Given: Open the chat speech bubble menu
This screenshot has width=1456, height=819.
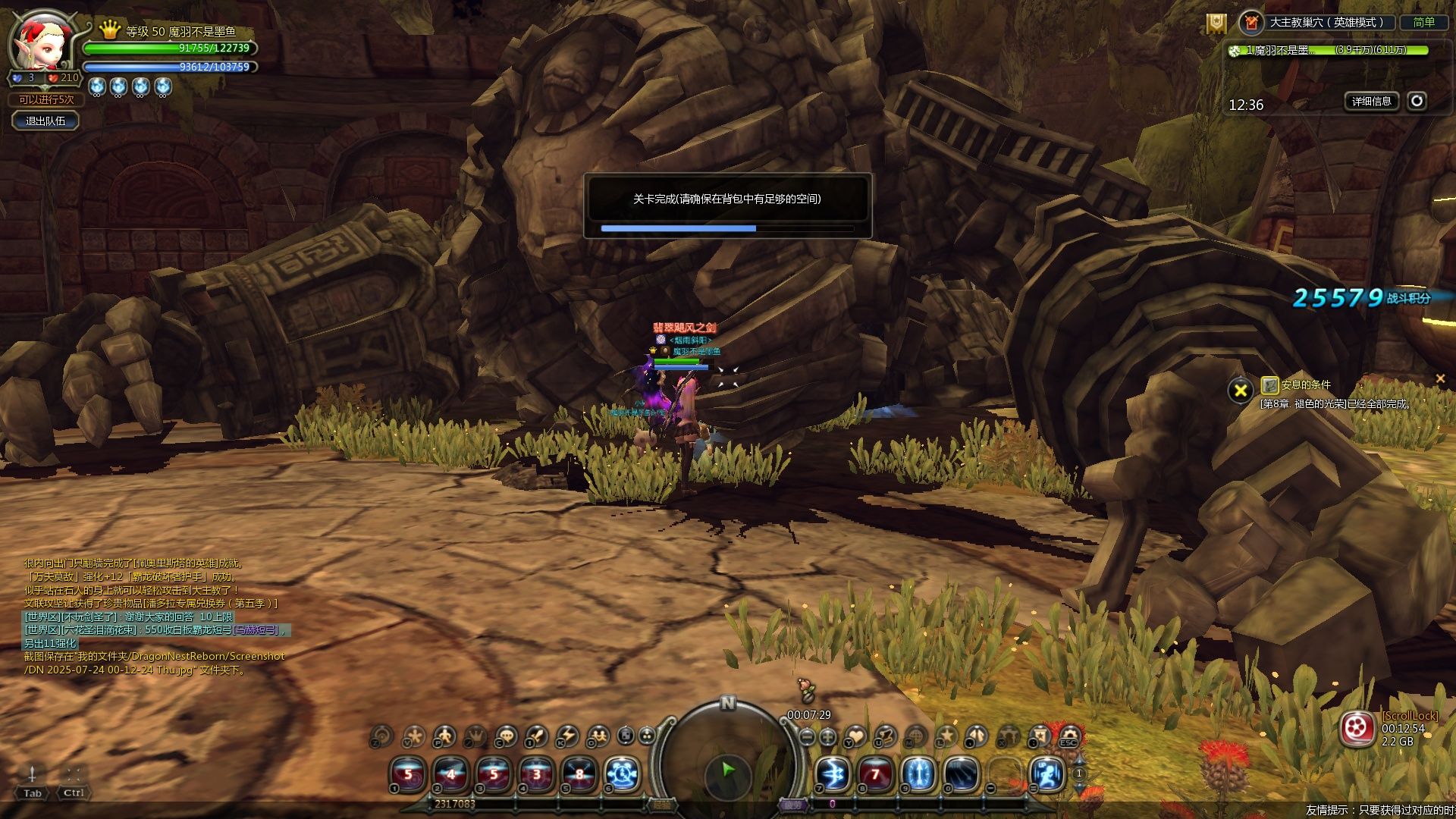Looking at the screenshot, I should 506,736.
